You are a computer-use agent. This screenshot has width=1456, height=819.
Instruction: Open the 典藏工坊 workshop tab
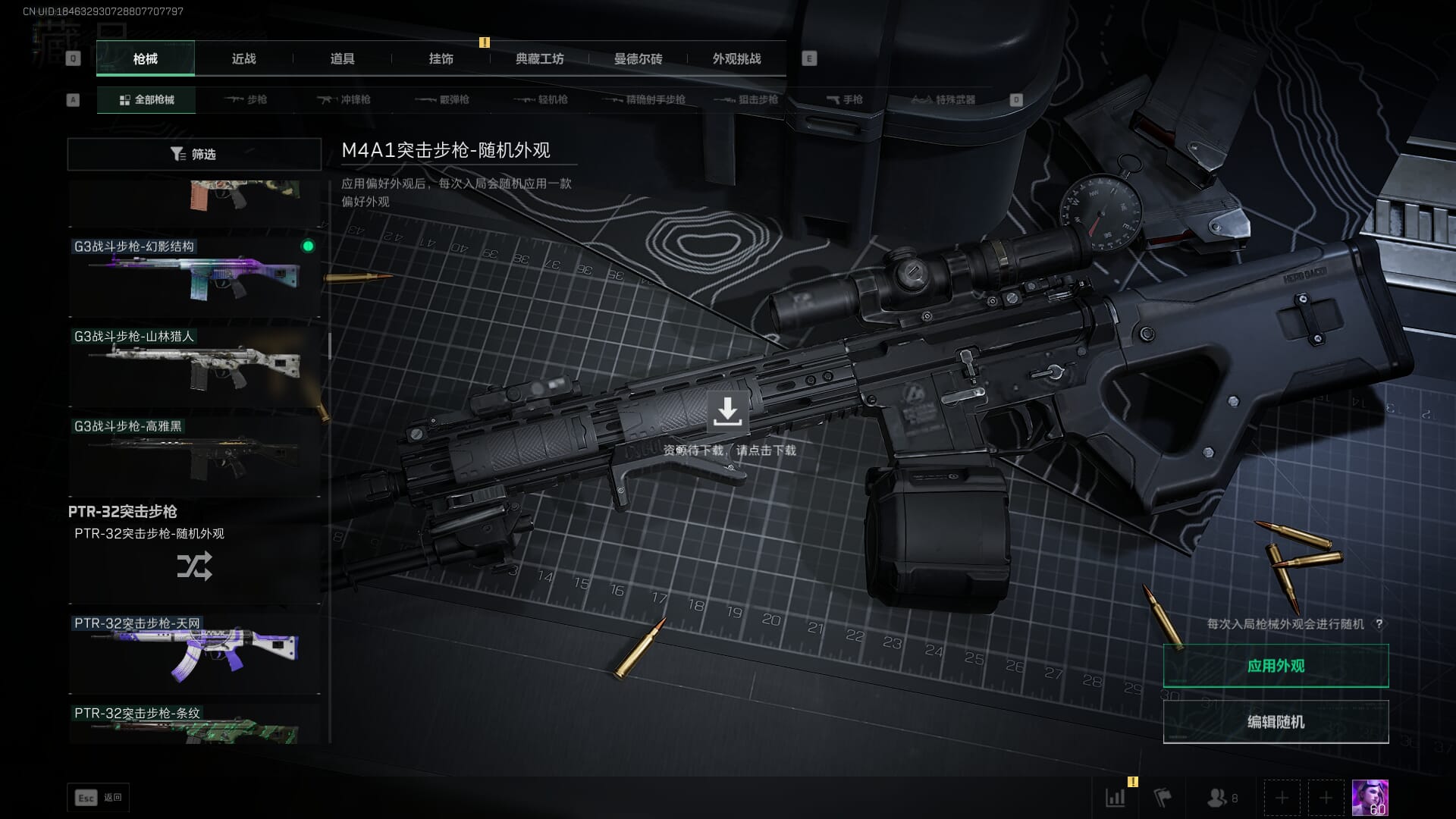click(x=539, y=58)
